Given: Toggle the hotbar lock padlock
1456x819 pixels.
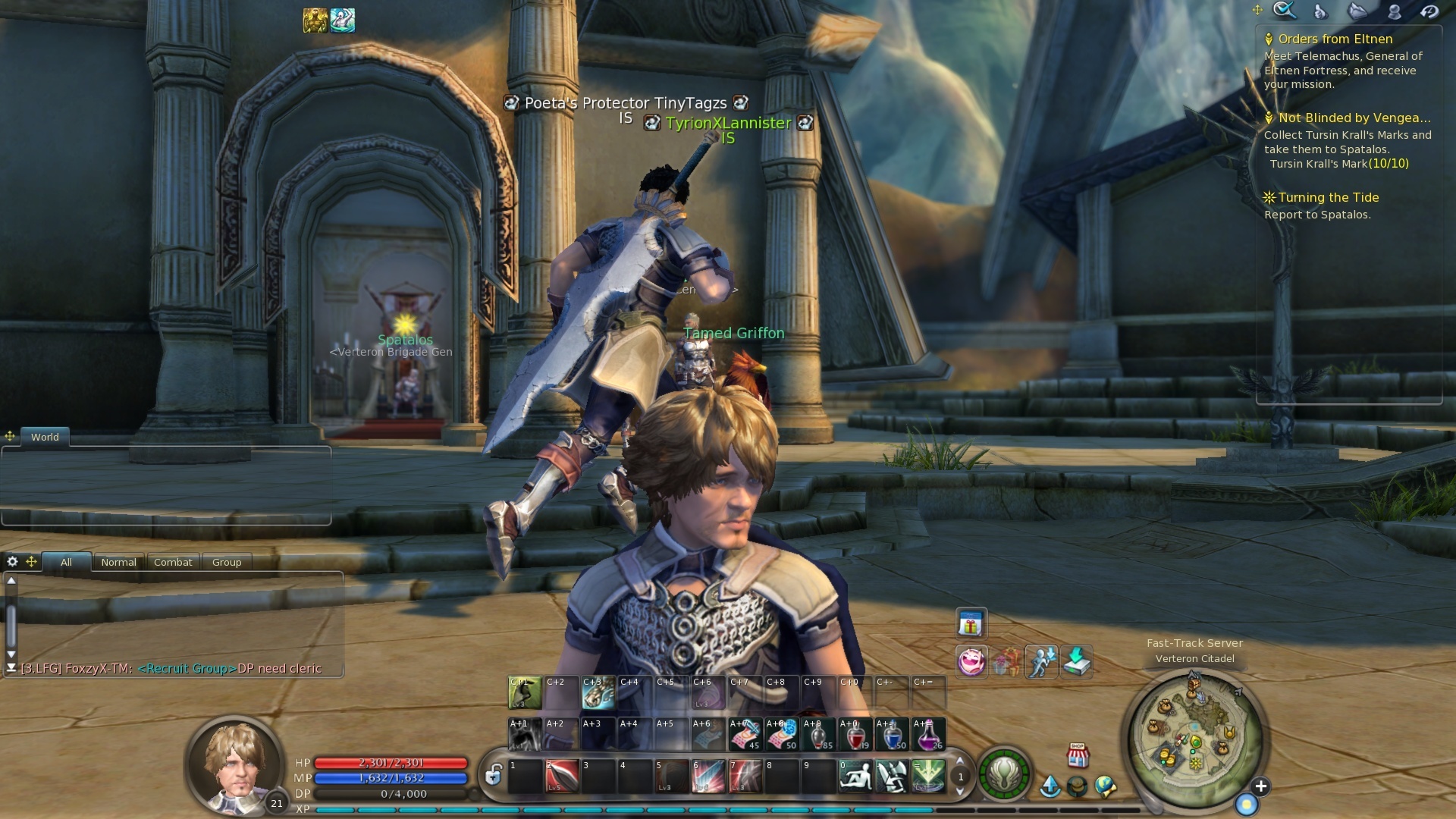Looking at the screenshot, I should [x=494, y=775].
